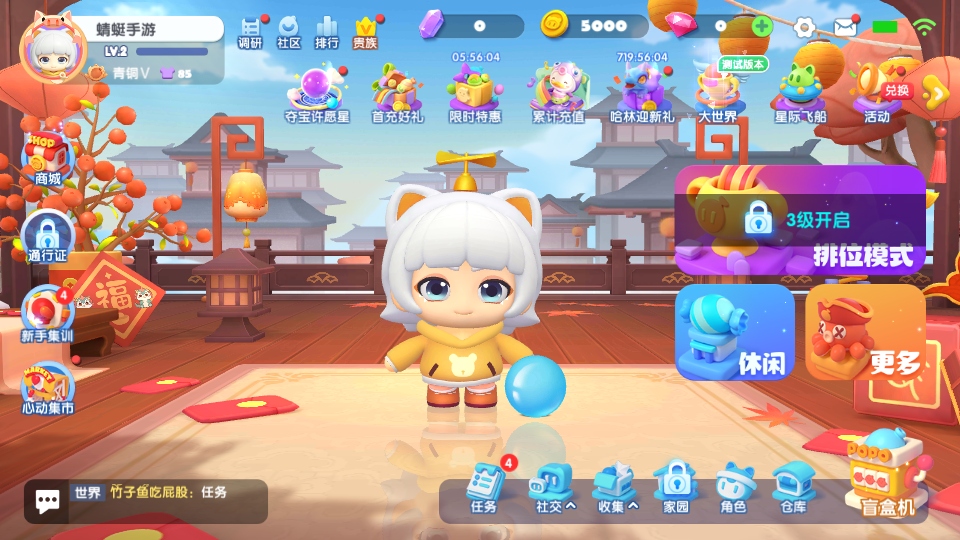This screenshot has width=960, height=540.
Task: Show the 排行 leaderboard
Action: [x=326, y=31]
